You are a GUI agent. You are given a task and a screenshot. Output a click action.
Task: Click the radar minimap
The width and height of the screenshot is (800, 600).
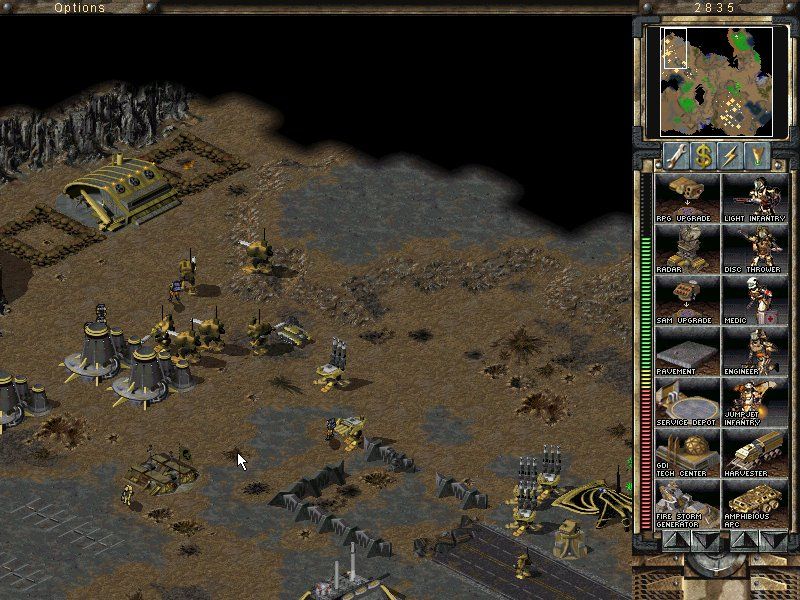pyautogui.click(x=715, y=80)
